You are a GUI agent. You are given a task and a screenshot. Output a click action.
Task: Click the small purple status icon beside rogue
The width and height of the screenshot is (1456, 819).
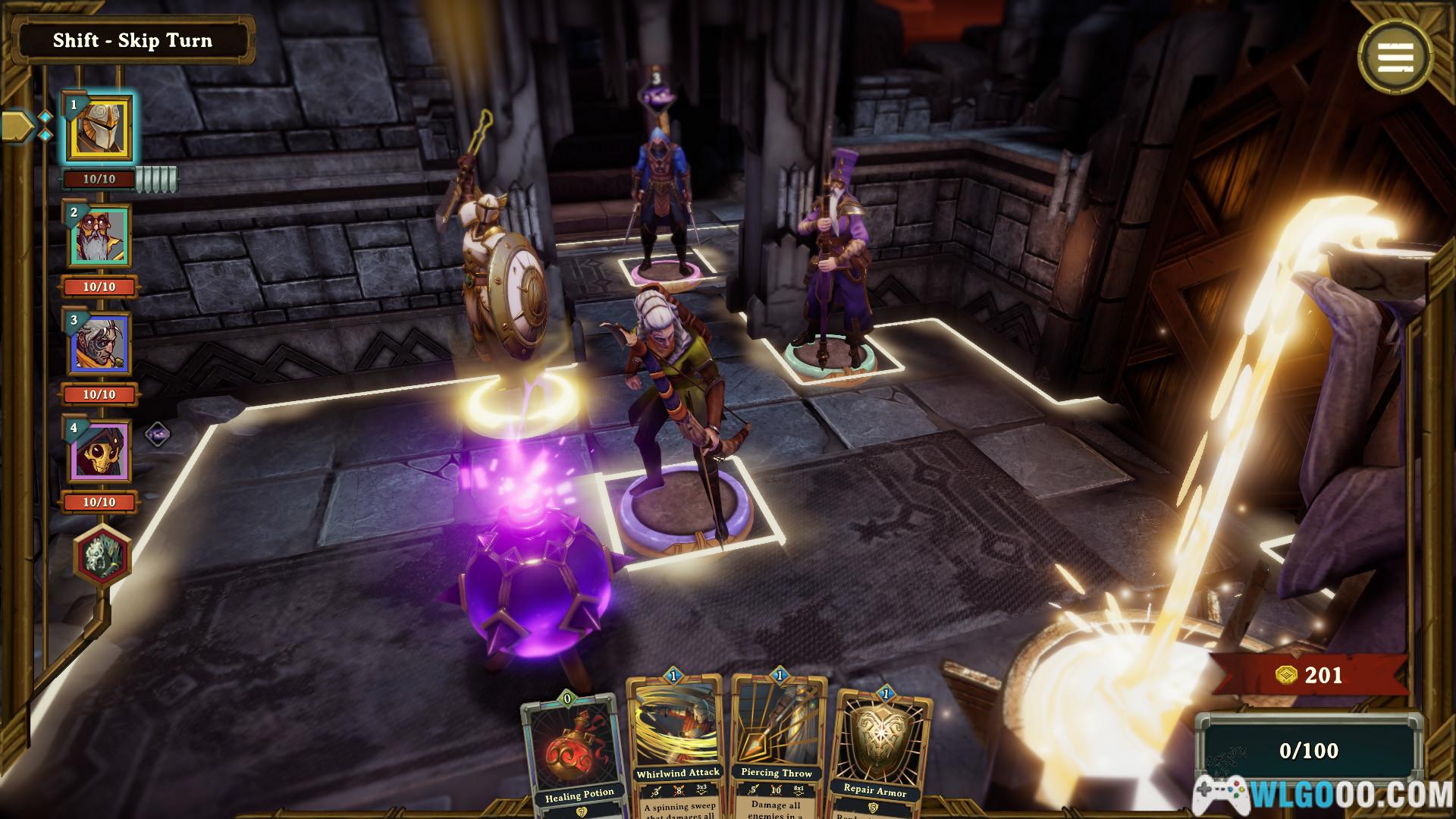coord(157,435)
